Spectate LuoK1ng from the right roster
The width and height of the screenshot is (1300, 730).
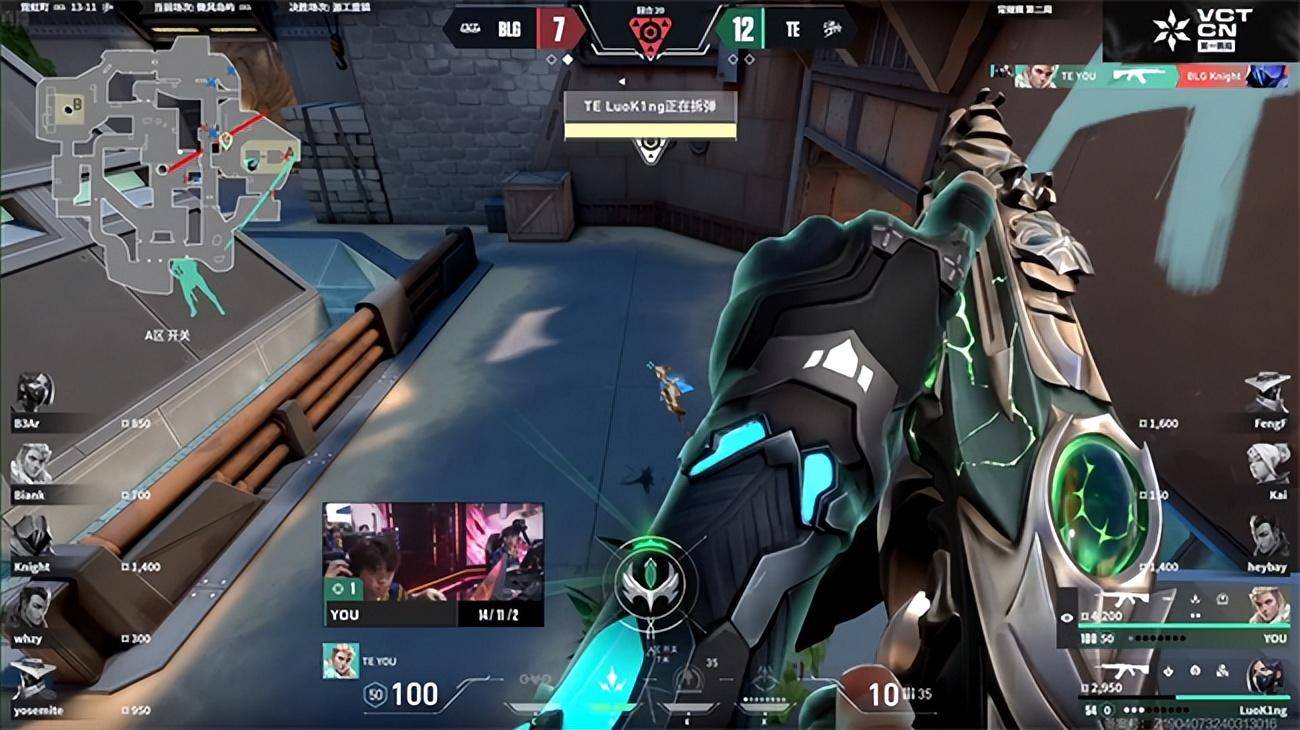1266,678
